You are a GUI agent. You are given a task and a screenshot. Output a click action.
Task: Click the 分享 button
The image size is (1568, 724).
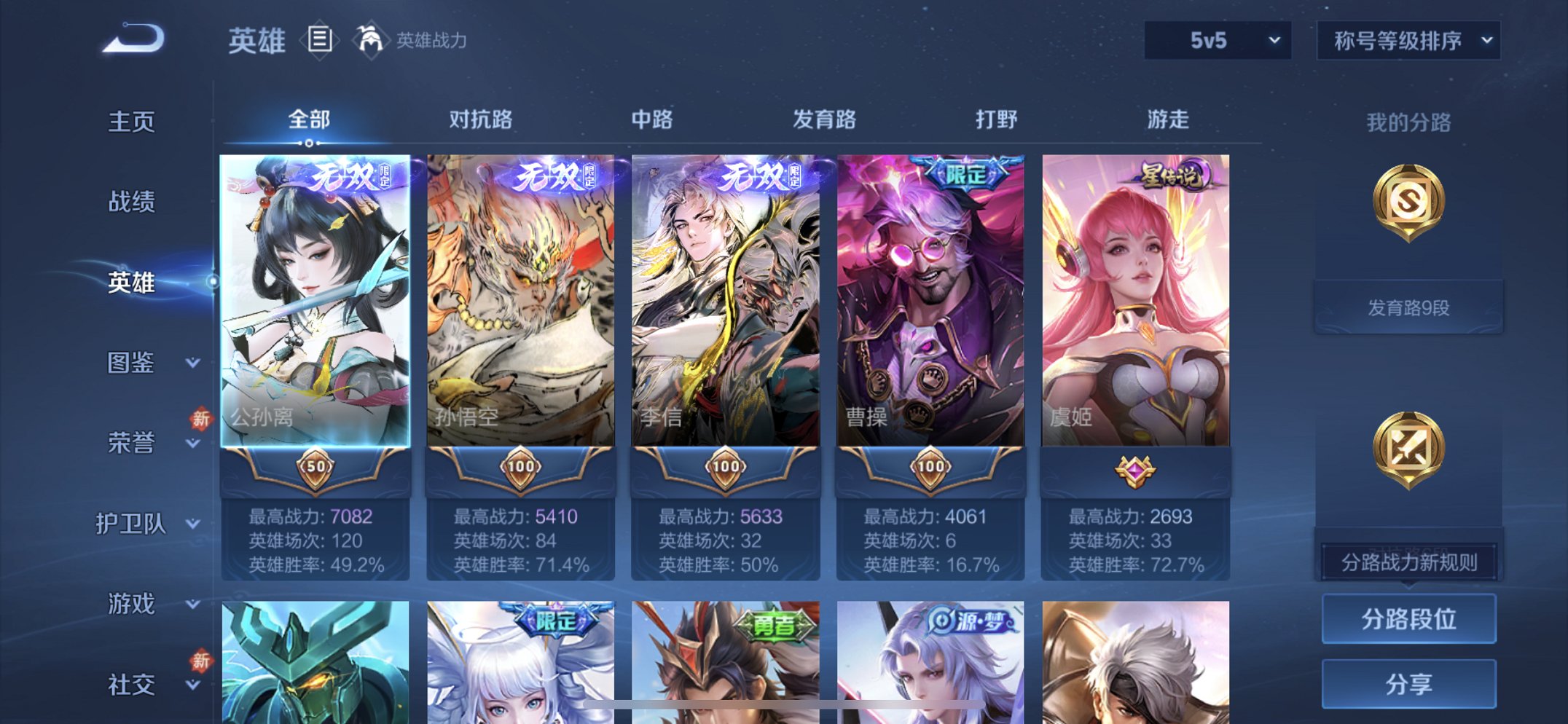tap(1408, 683)
